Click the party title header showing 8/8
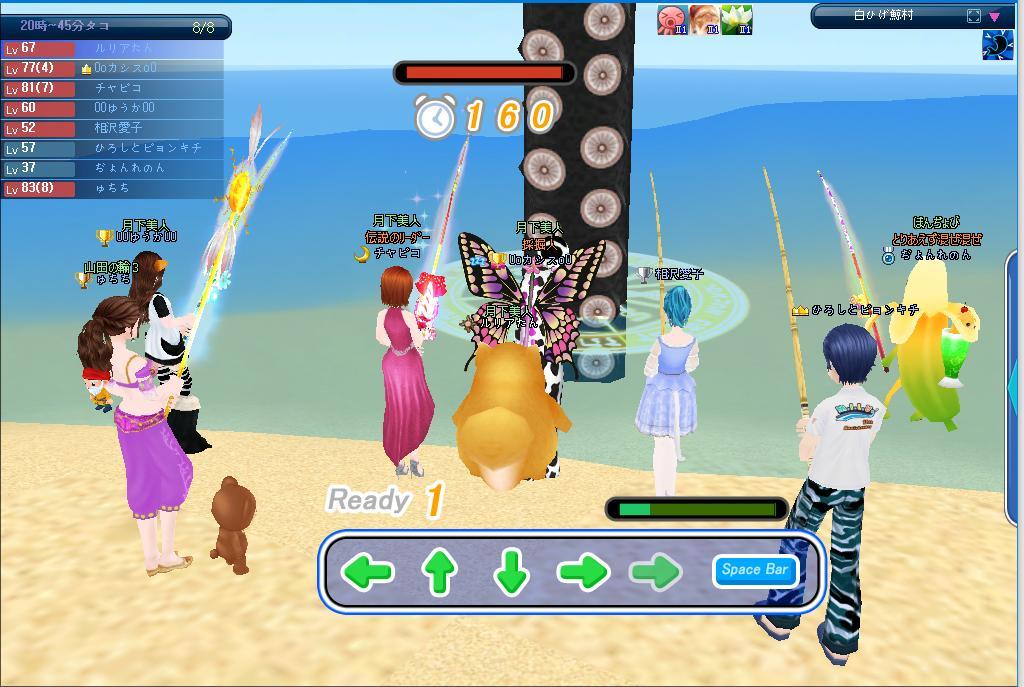Viewport: 1024px width, 687px height. 115,27
